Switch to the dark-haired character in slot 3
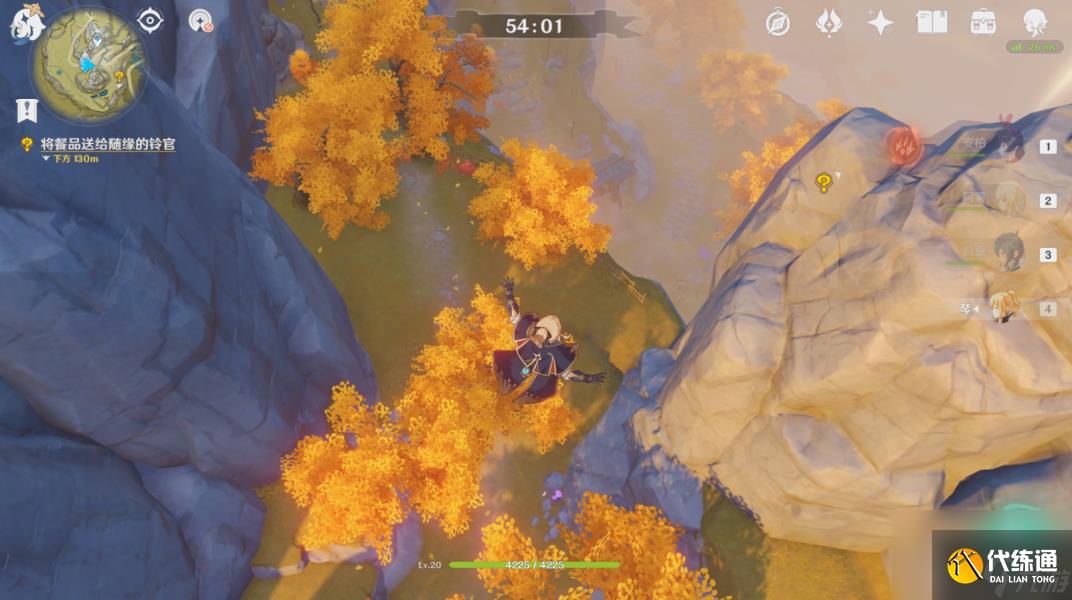Image resolution: width=1072 pixels, height=600 pixels. 1008,254
